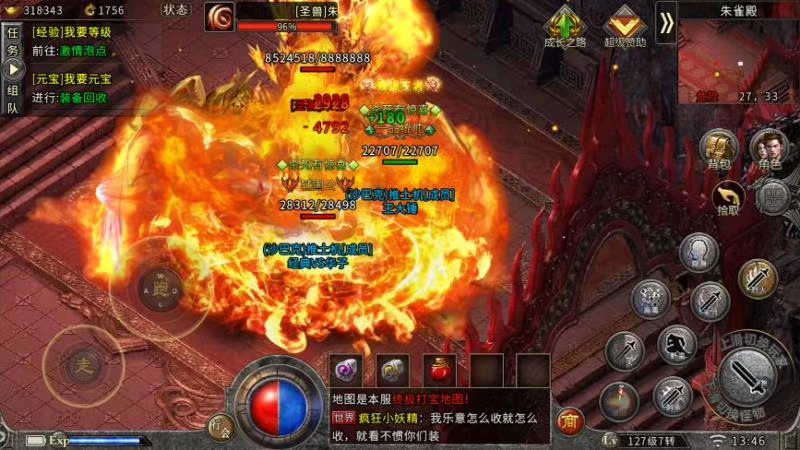Screen dimensions: 800x450
Task: Open the 商 shop button
Action: (x=571, y=421)
